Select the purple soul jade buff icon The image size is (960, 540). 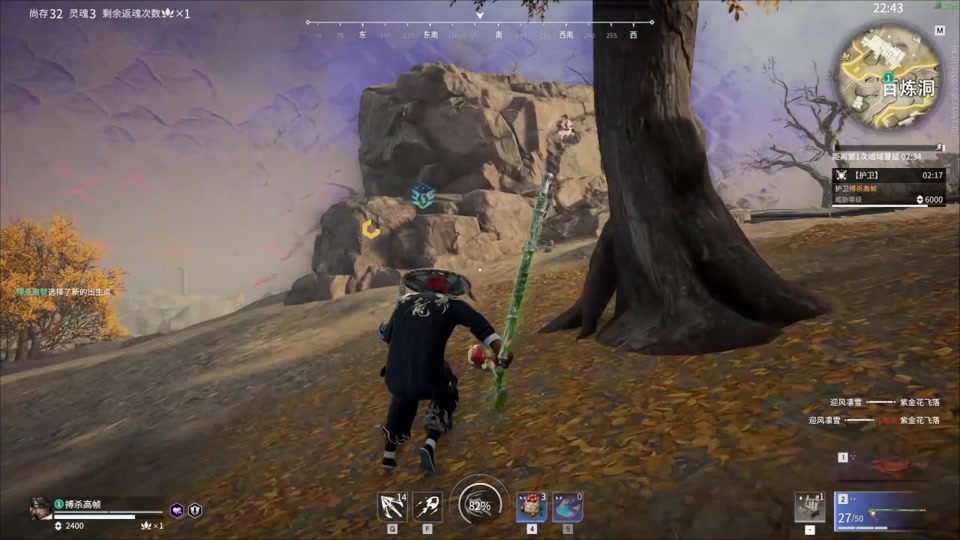(x=177, y=510)
